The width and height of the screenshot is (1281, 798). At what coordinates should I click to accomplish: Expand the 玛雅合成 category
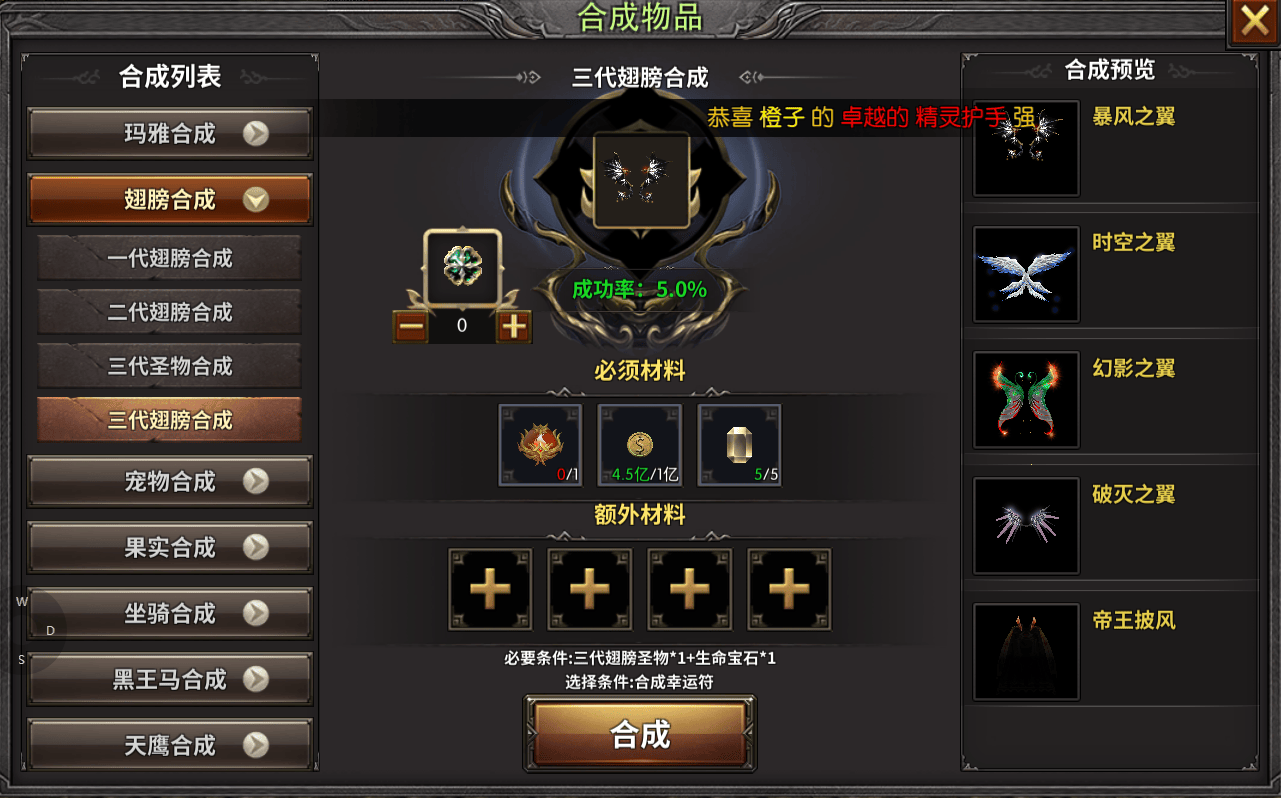tap(170, 134)
